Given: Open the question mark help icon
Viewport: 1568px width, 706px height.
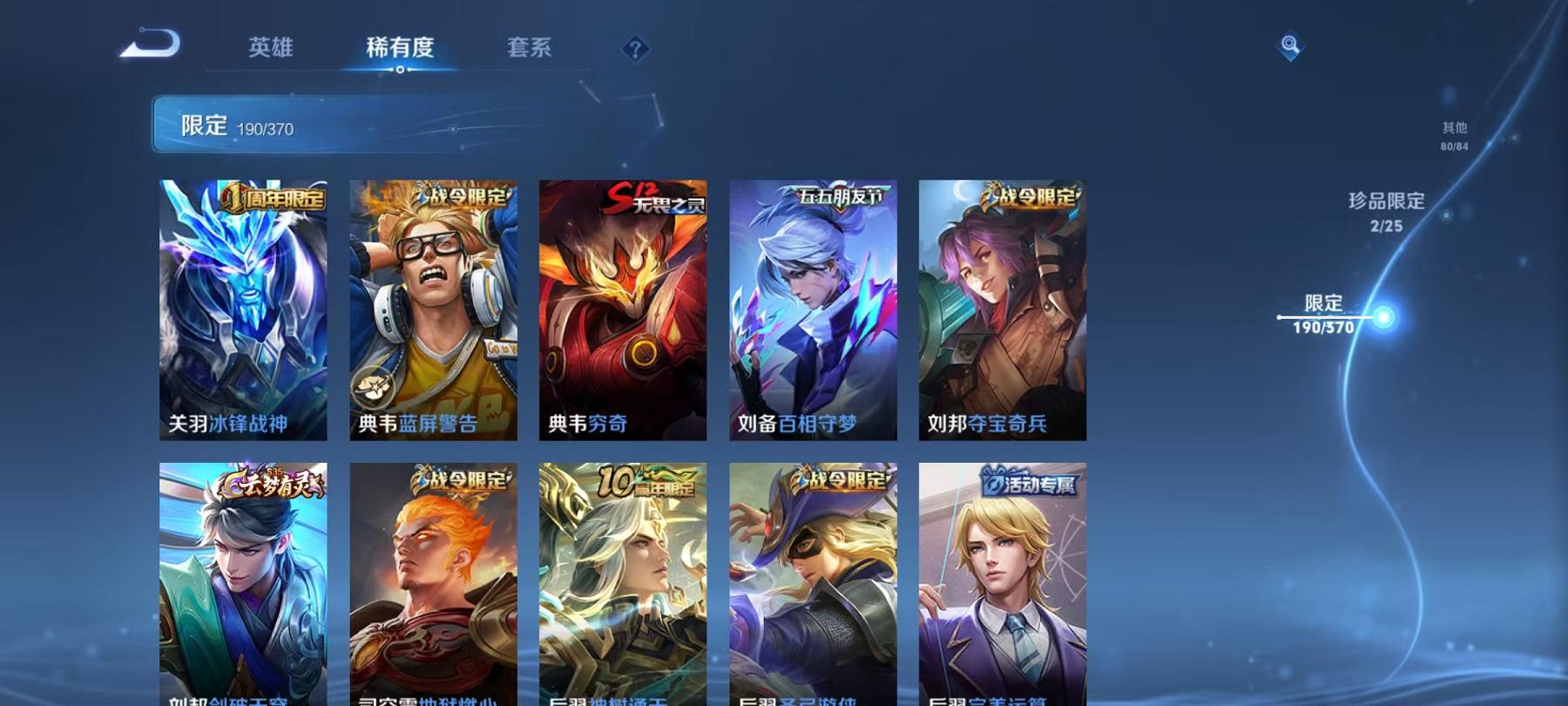Looking at the screenshot, I should (x=635, y=50).
